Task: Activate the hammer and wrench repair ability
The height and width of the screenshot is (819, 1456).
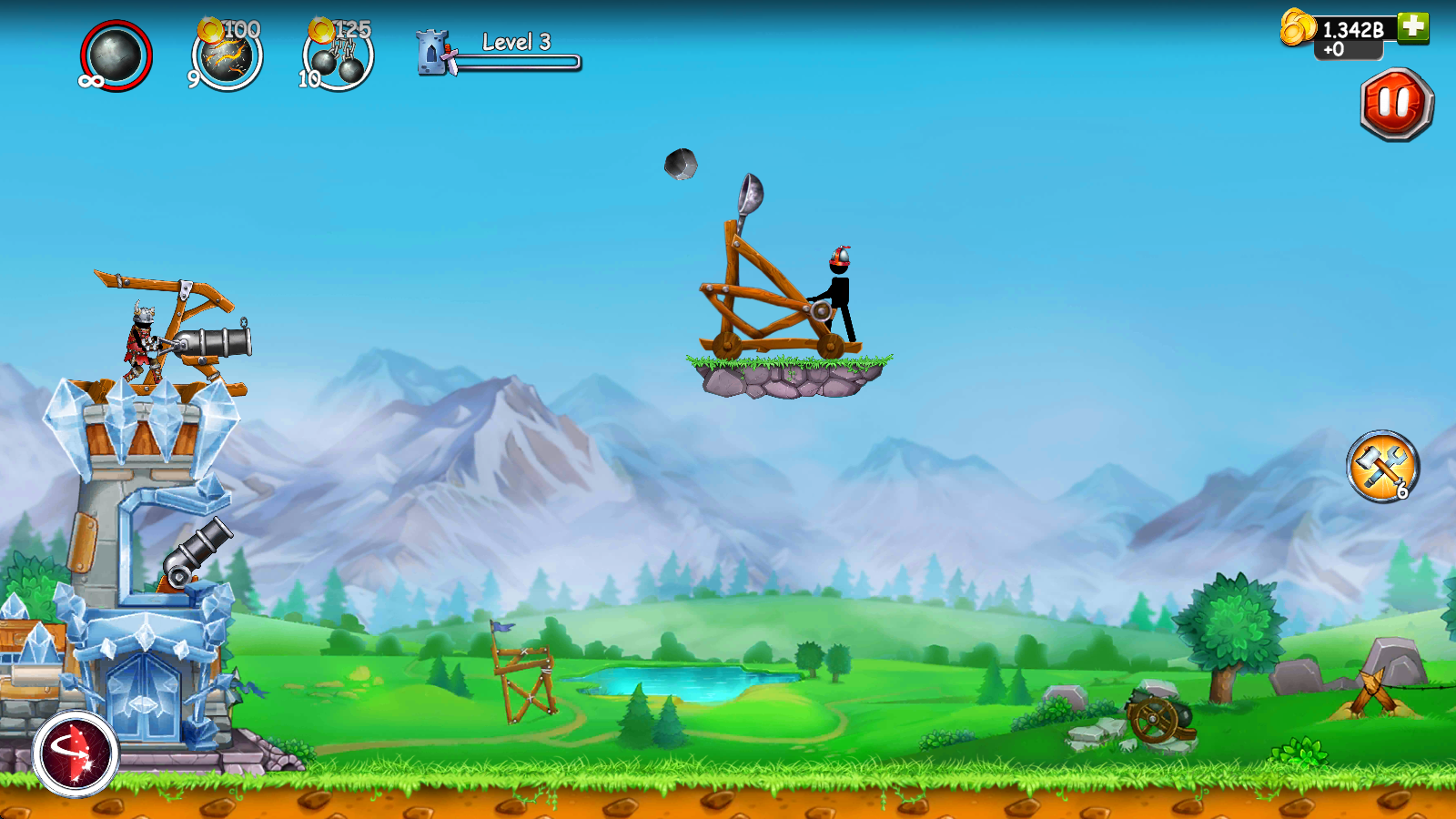Action: (x=1382, y=467)
